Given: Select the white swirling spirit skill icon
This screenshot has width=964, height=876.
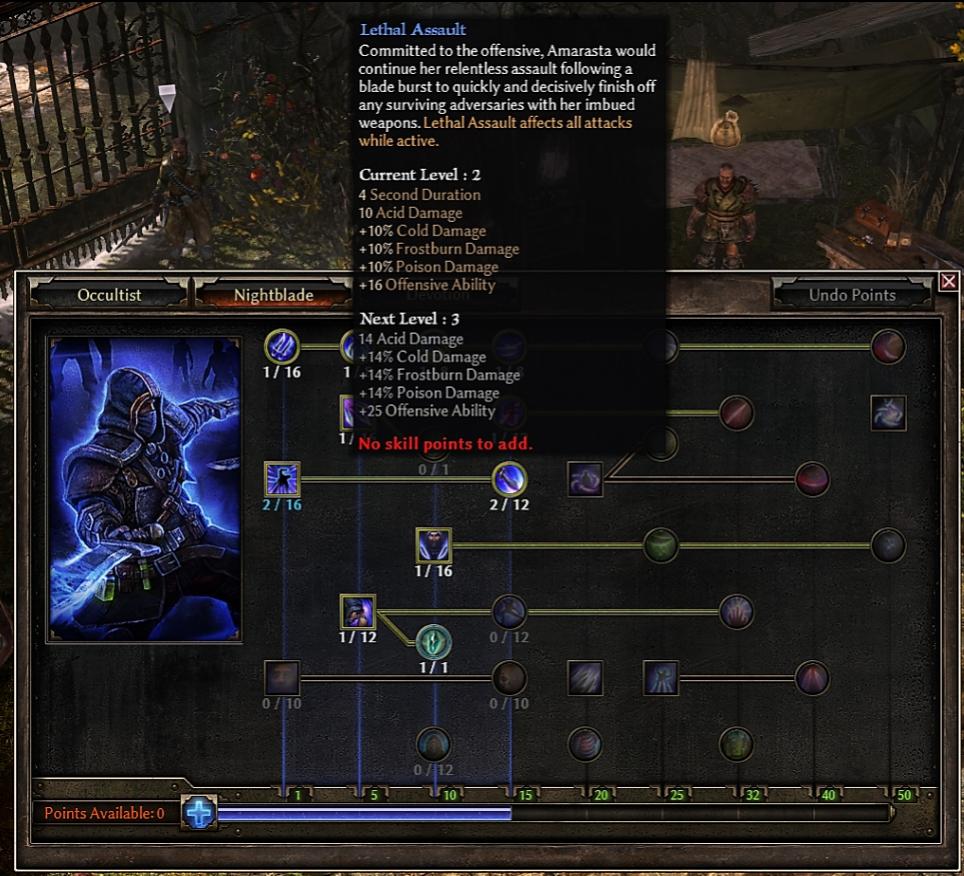Looking at the screenshot, I should click(888, 412).
